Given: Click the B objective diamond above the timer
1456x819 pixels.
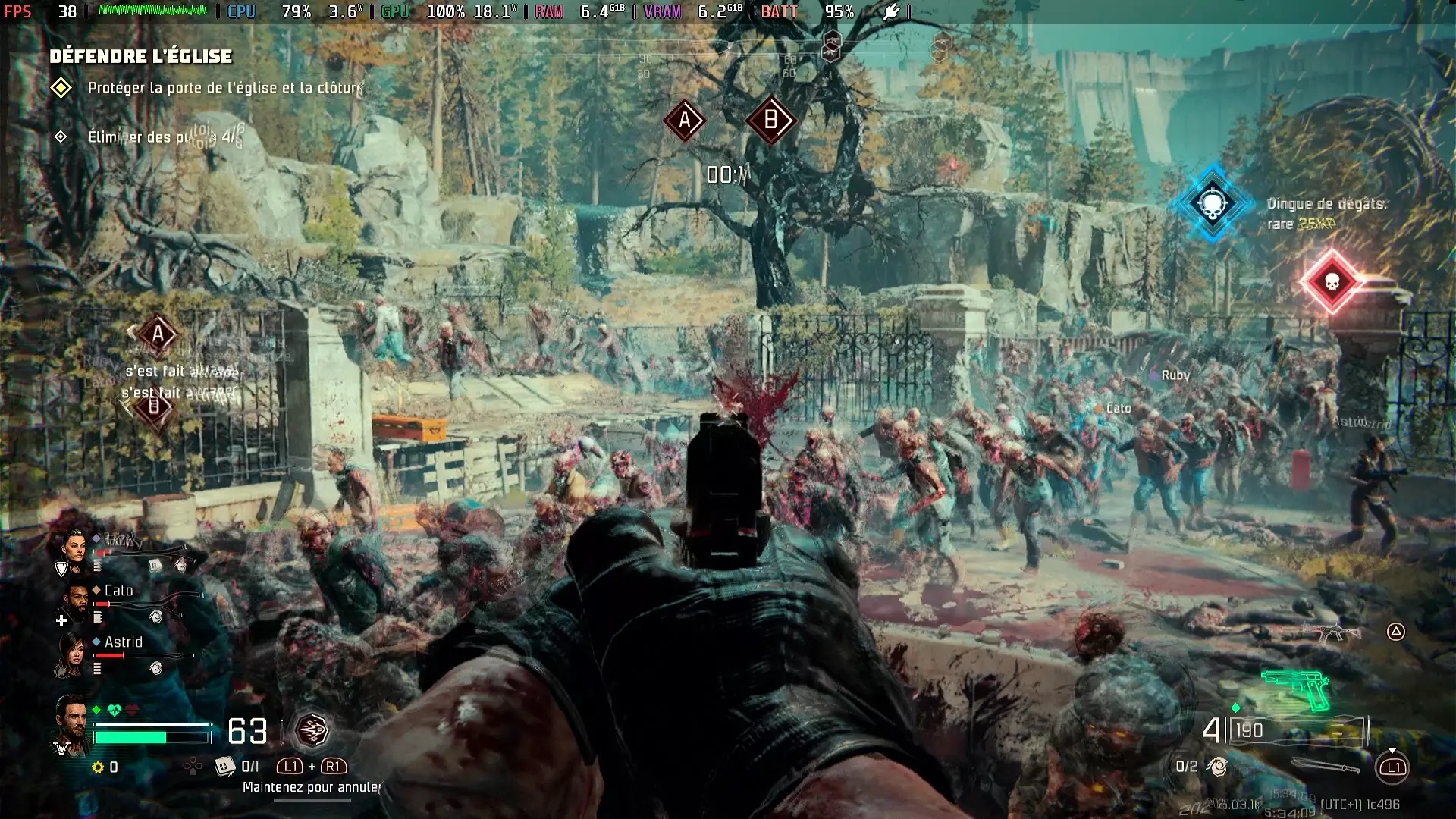Looking at the screenshot, I should coord(770,120).
